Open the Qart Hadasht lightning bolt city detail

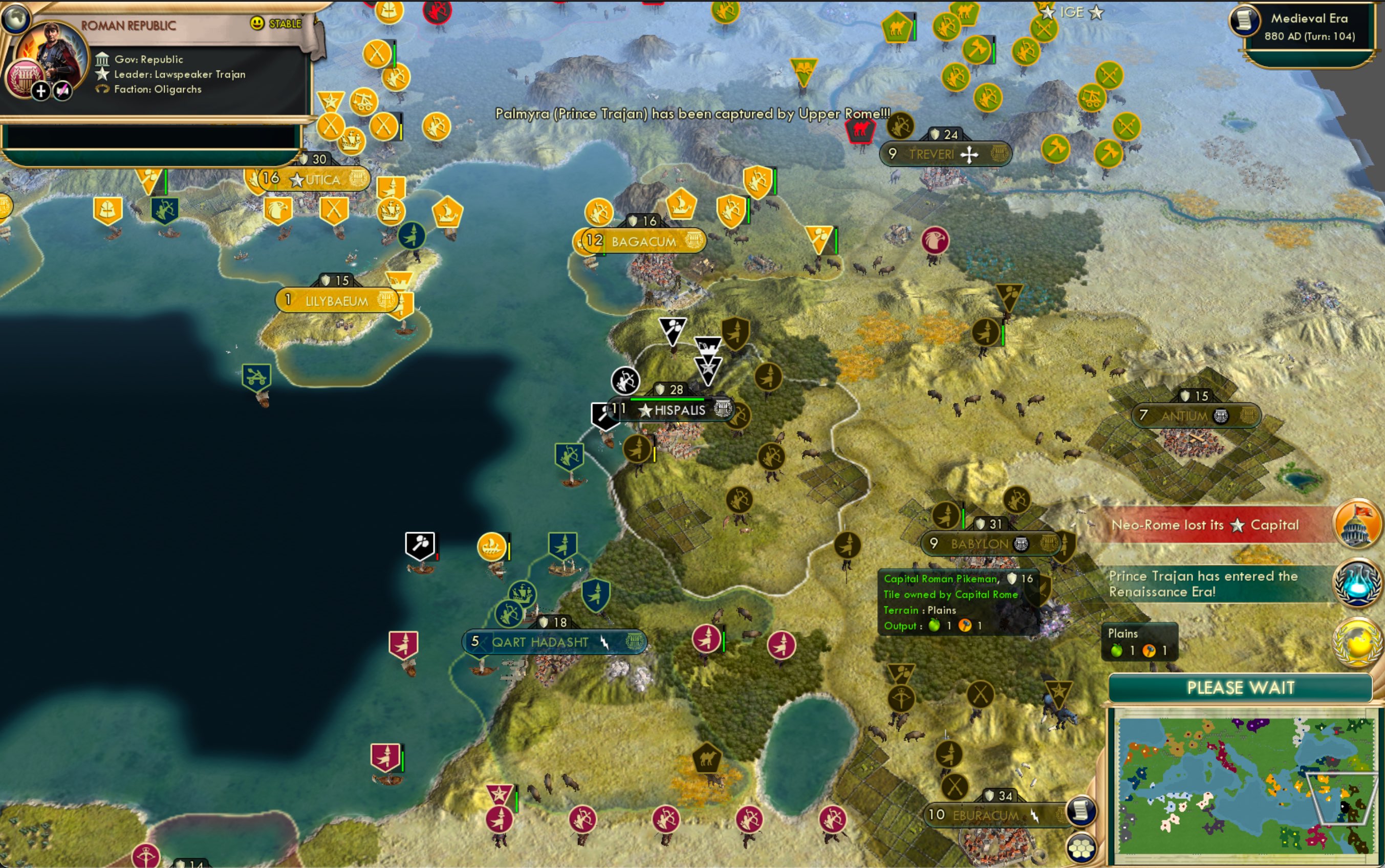[604, 643]
